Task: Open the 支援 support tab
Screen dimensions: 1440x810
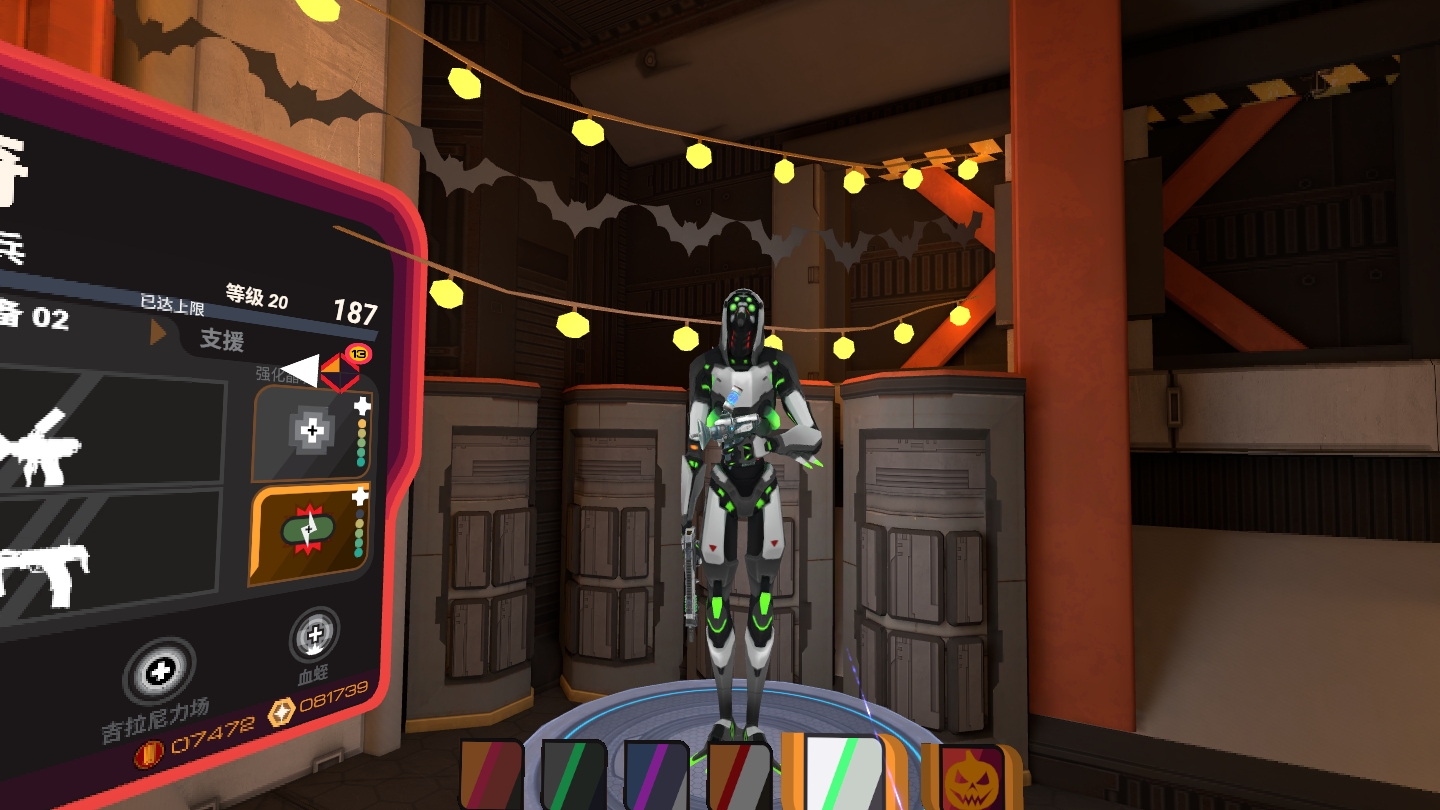Action: pos(222,340)
